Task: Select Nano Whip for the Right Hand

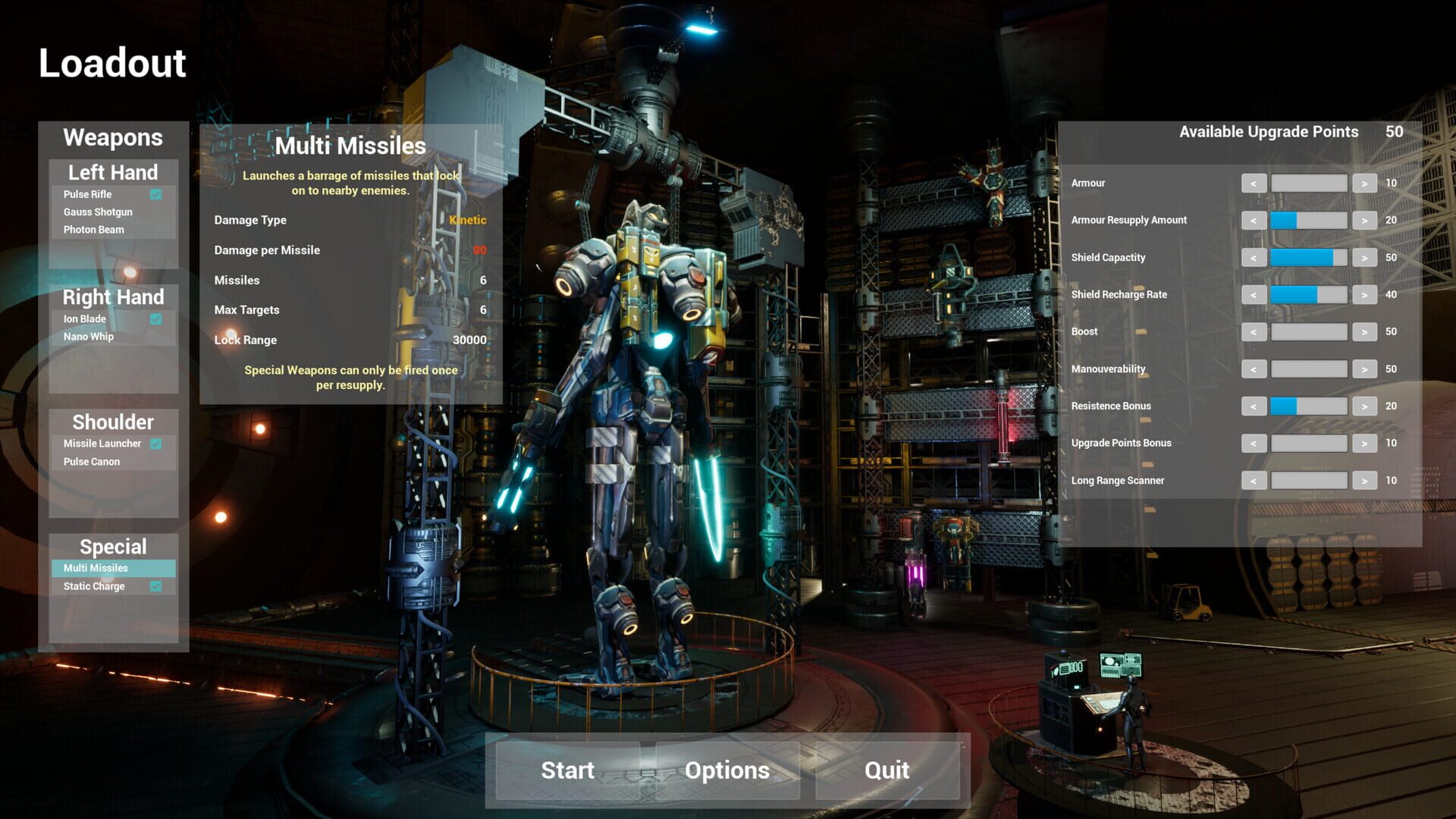Action: point(91,336)
